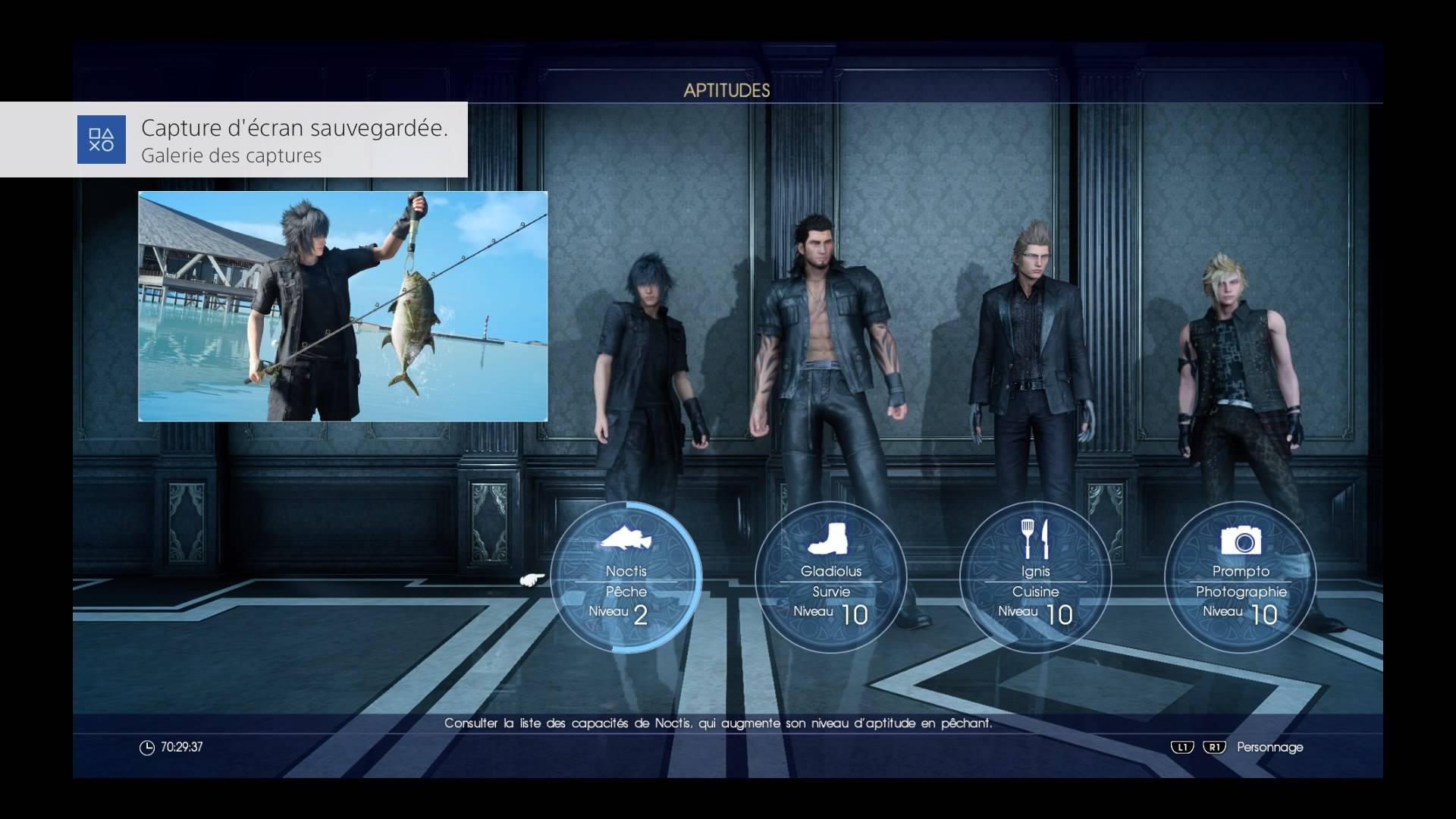Choose Ignis's Cuisine skill circle
This screenshot has height=819, width=1456.
coord(1036,578)
